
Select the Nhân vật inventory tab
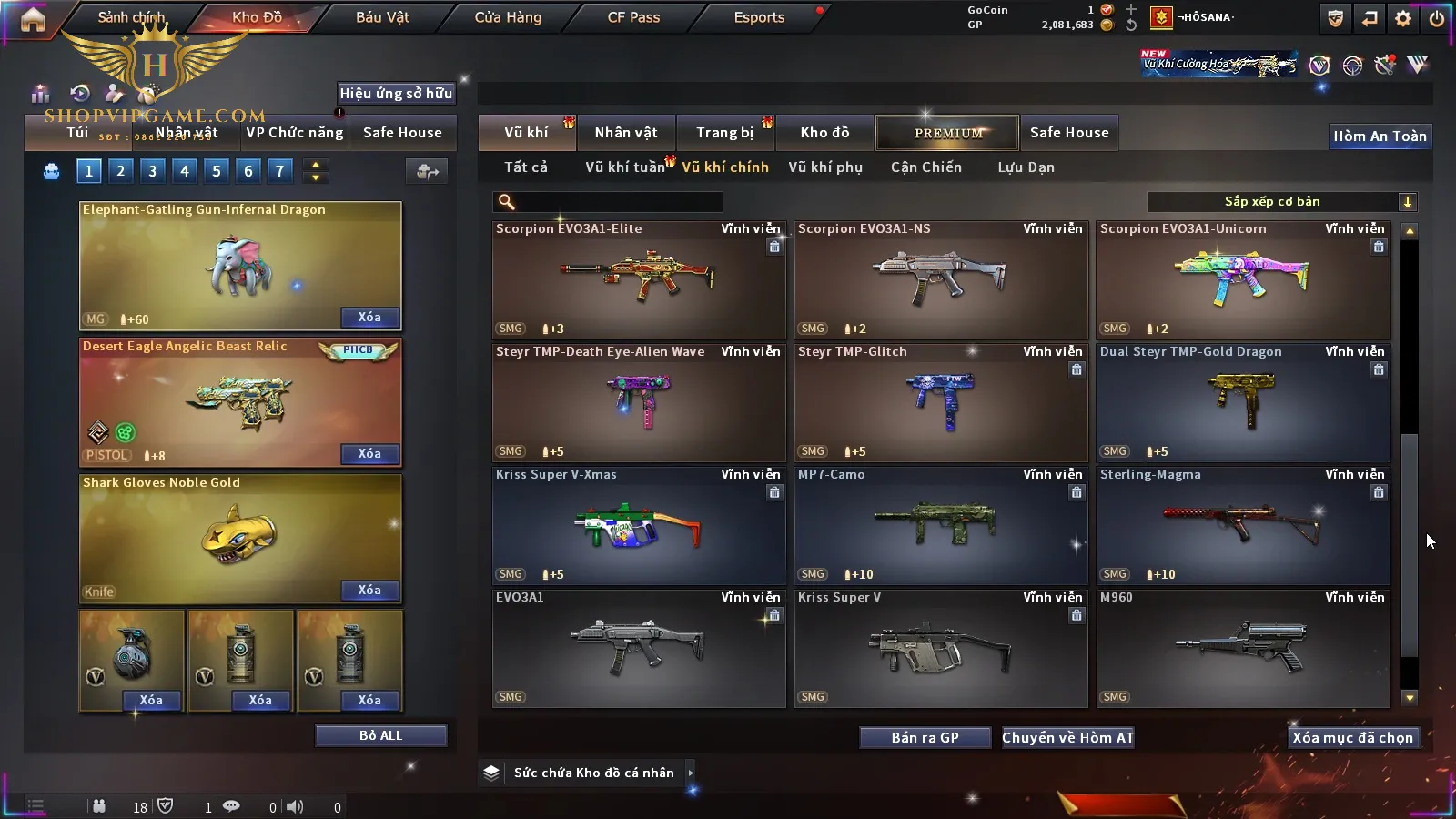point(626,133)
